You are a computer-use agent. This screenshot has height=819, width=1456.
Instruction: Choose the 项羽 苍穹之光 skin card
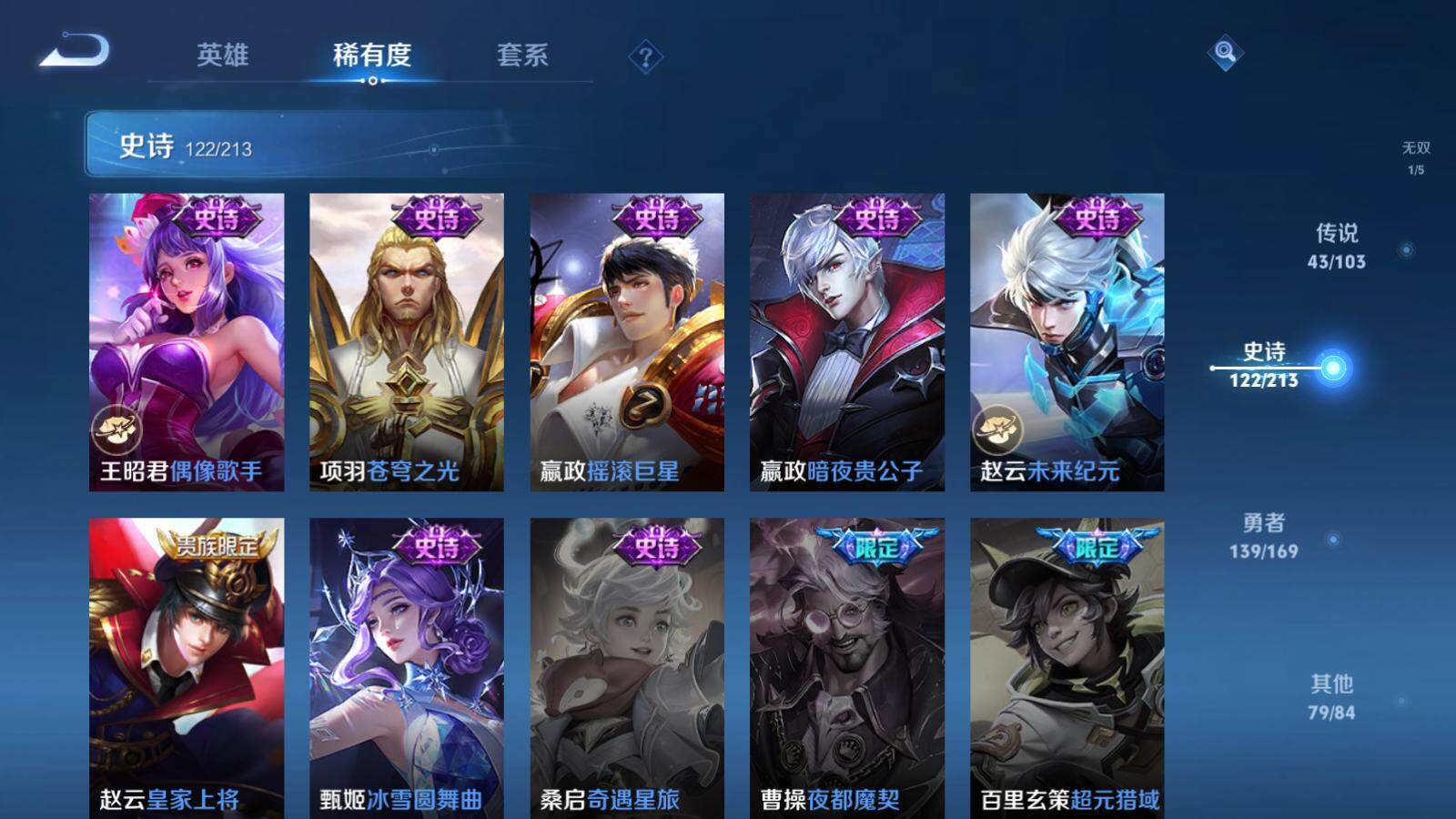(x=406, y=341)
